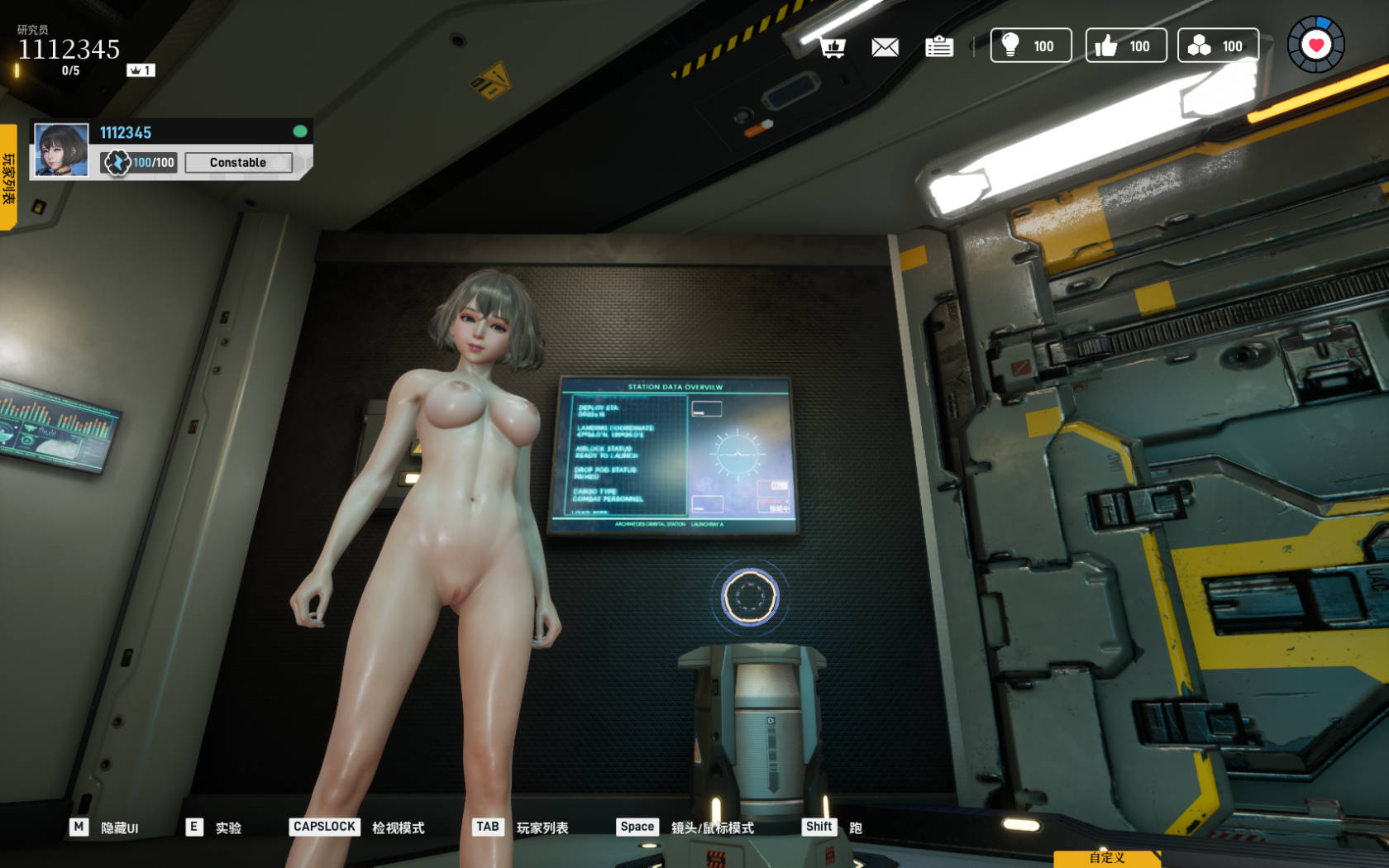1389x868 pixels.
Task: Expand 玩家列表 via TAB label
Action: pos(487,826)
